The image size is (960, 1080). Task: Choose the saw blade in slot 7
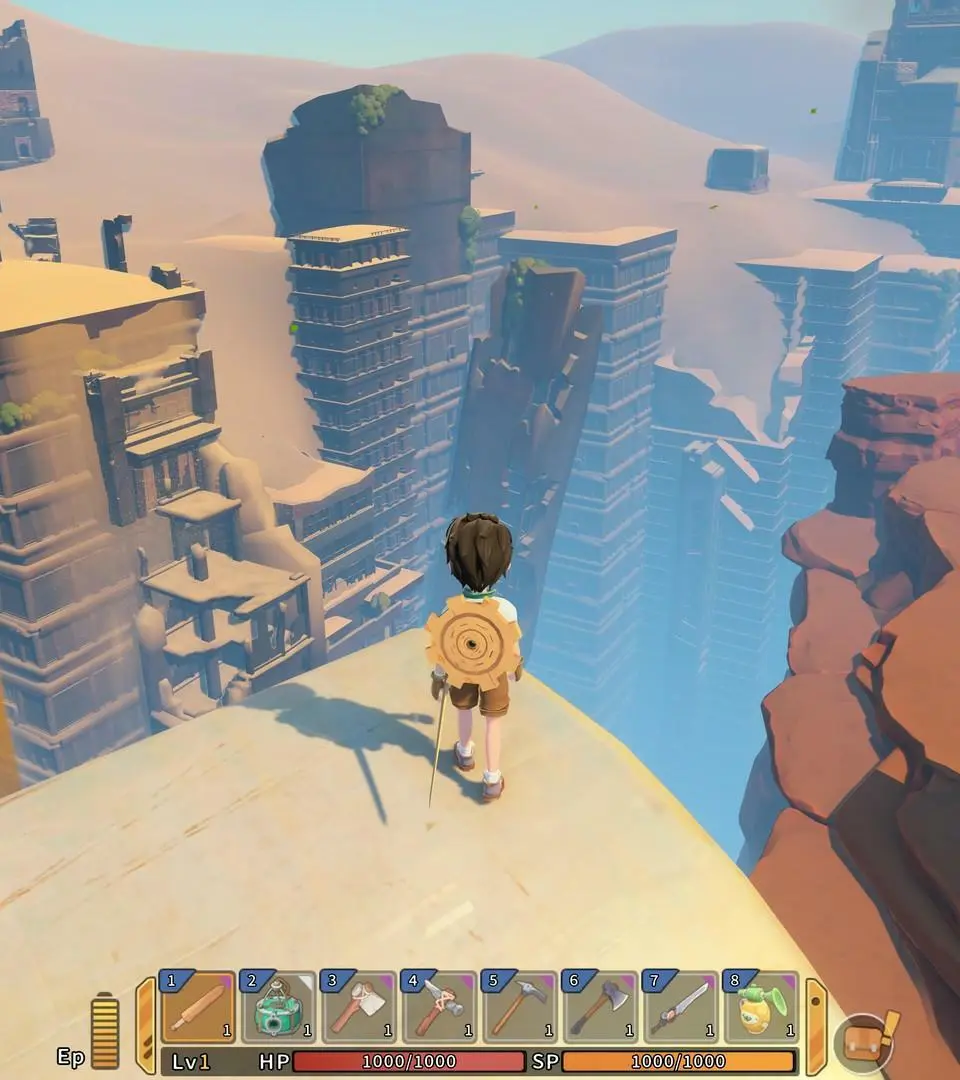pos(679,1008)
